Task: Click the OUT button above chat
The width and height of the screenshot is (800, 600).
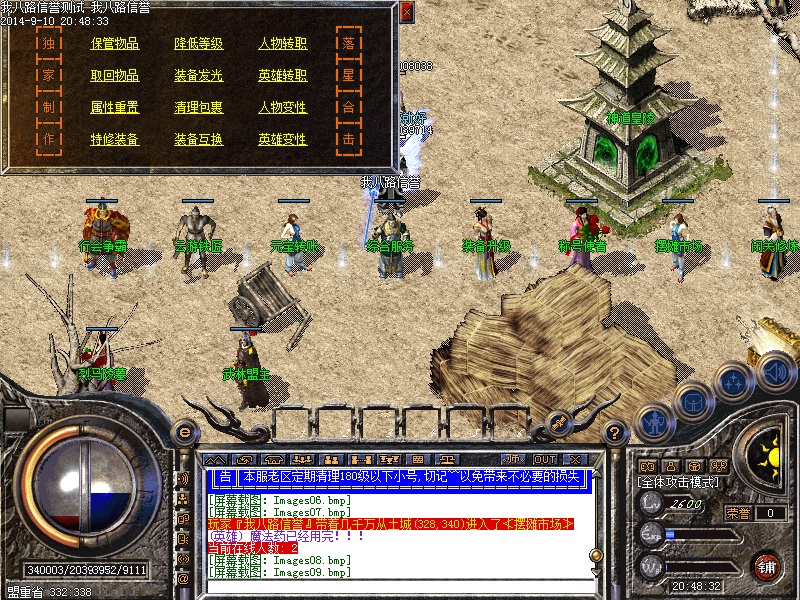Action: pos(545,459)
